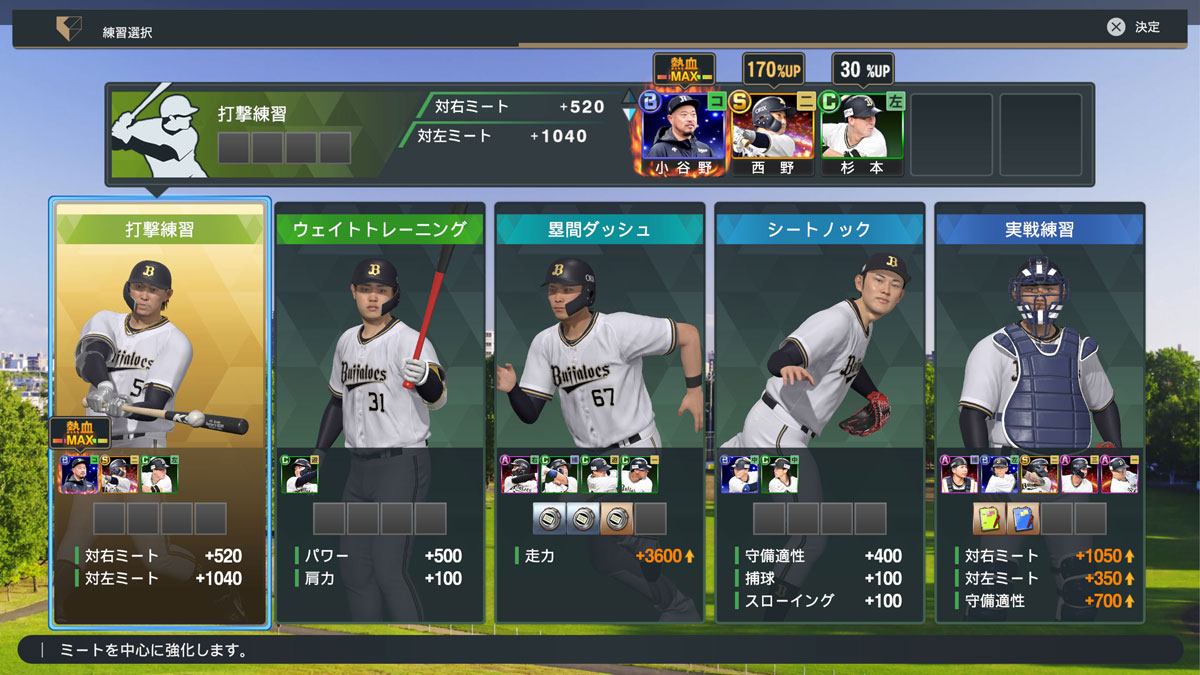Select the シートノック fielding practice card

click(x=820, y=410)
